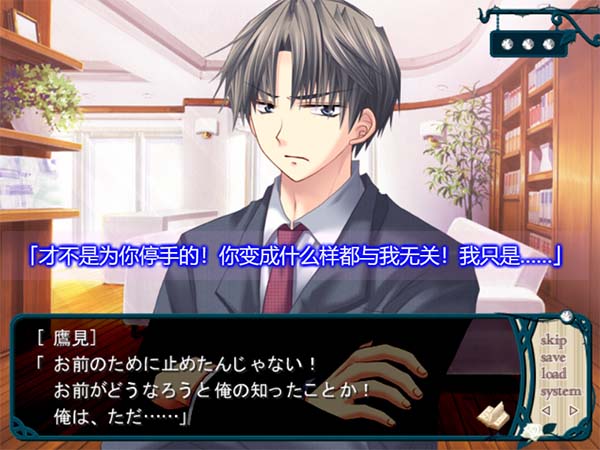Image resolution: width=600 pixels, height=450 pixels.
Task: Click the right triangle arrow under system
Action: pos(572,408)
